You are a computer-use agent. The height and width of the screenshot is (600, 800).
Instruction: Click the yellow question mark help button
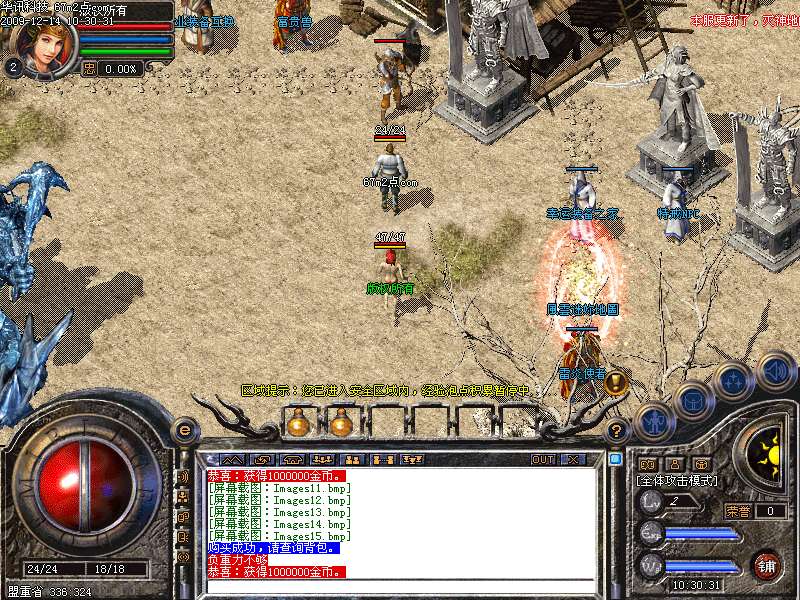[617, 431]
